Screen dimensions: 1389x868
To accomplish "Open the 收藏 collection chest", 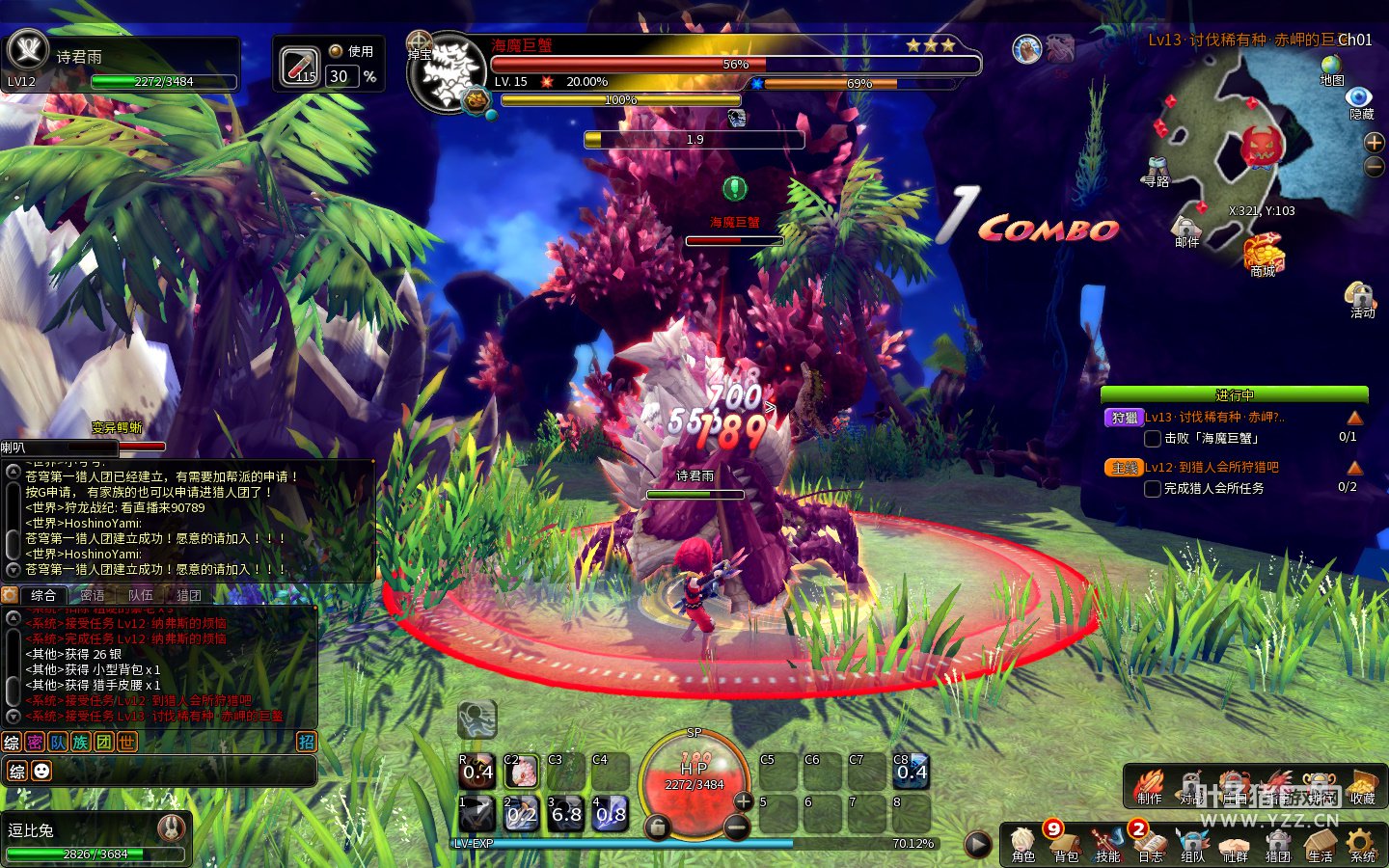I will 1362,786.
